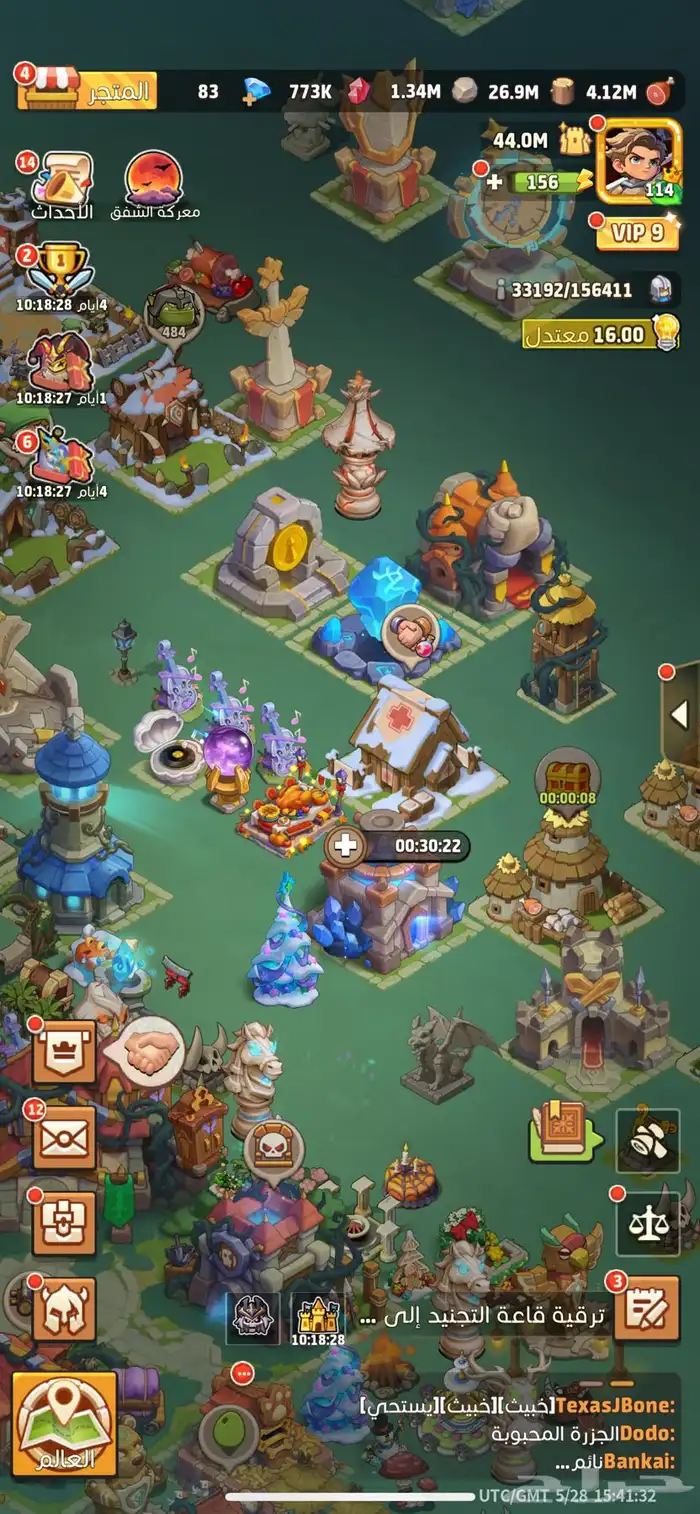Open the quest notepad icon
This screenshot has width=700, height=1514.
click(646, 1308)
